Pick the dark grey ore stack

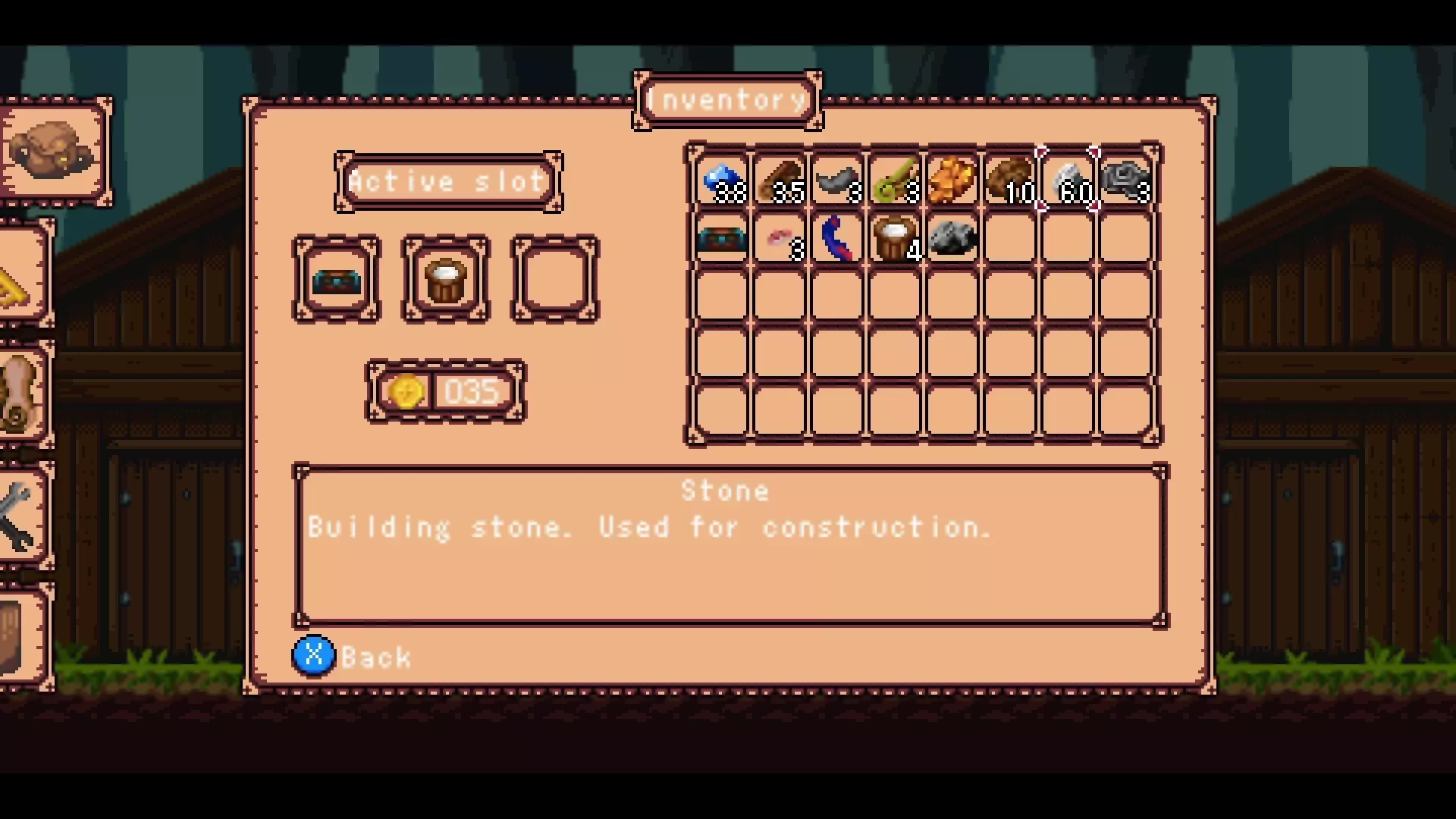pyautogui.click(x=1125, y=181)
